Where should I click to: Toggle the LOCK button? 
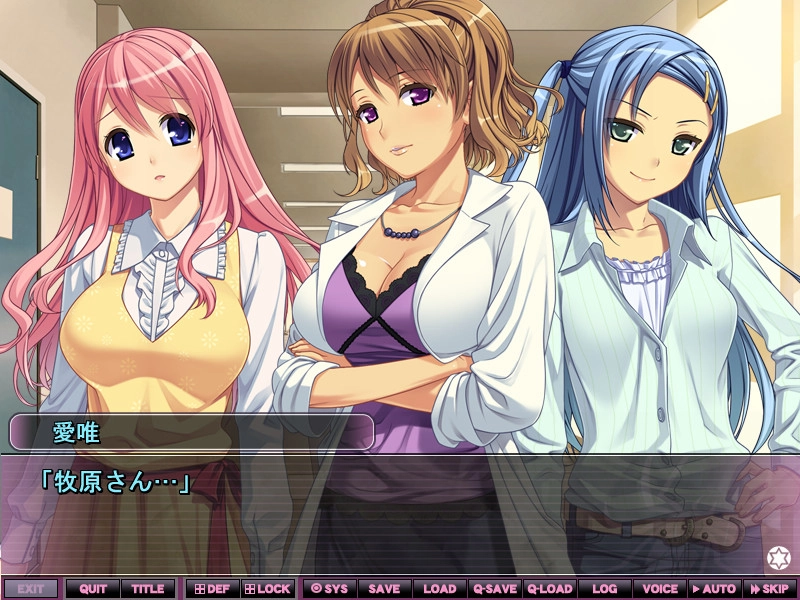pos(267,589)
